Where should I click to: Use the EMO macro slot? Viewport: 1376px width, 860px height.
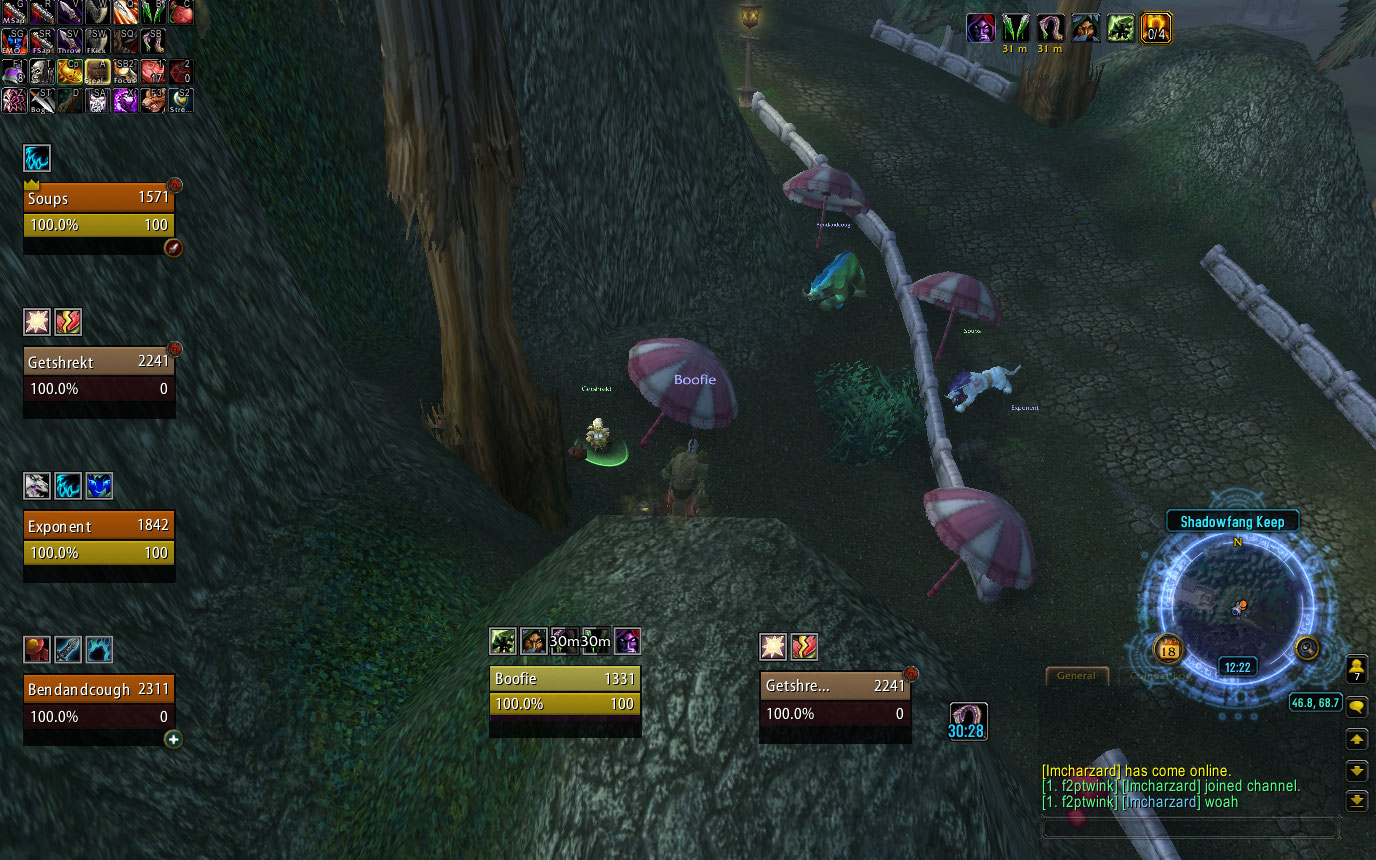(14, 41)
